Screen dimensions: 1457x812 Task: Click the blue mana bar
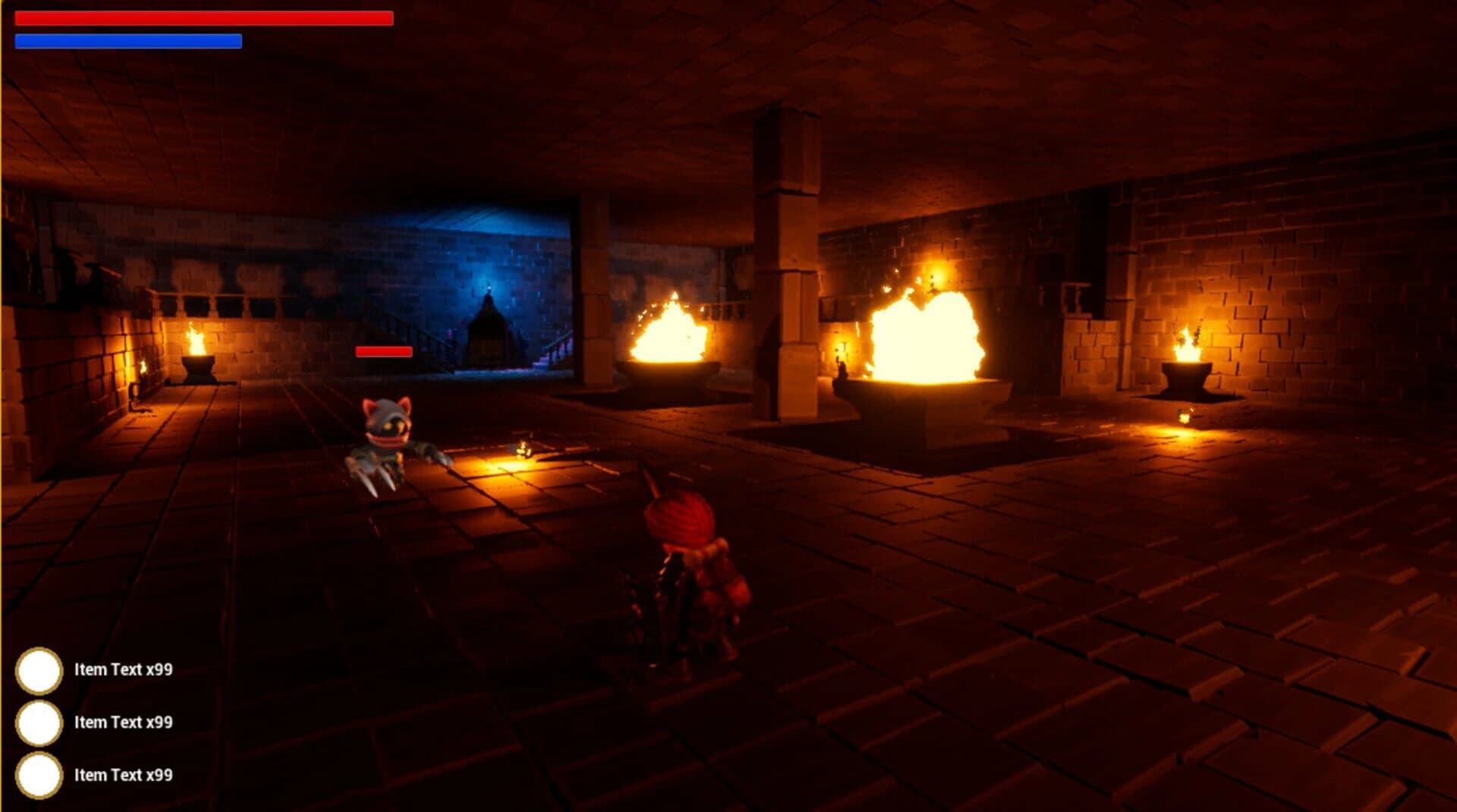click(x=127, y=40)
